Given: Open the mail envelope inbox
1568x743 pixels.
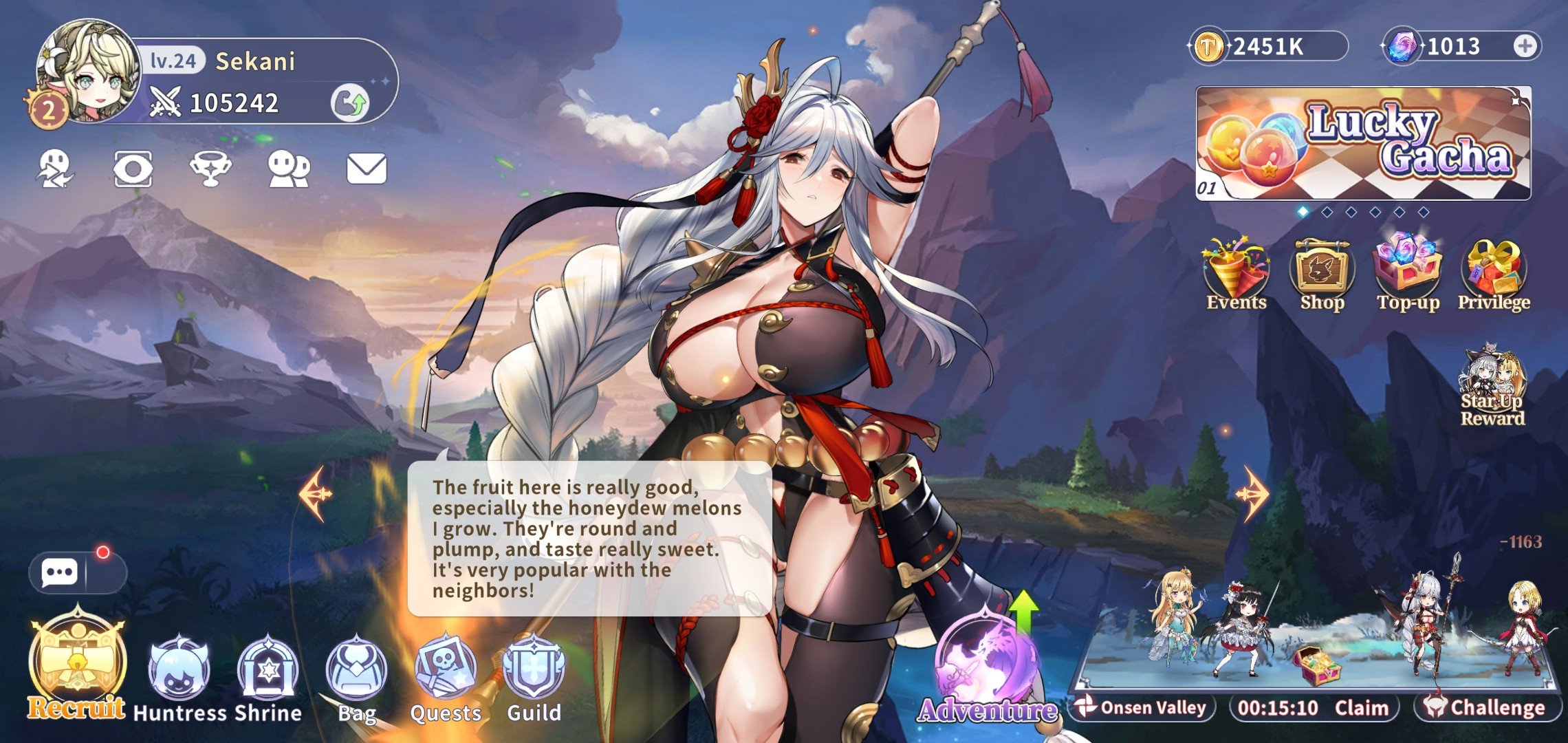Looking at the screenshot, I should pos(366,169).
